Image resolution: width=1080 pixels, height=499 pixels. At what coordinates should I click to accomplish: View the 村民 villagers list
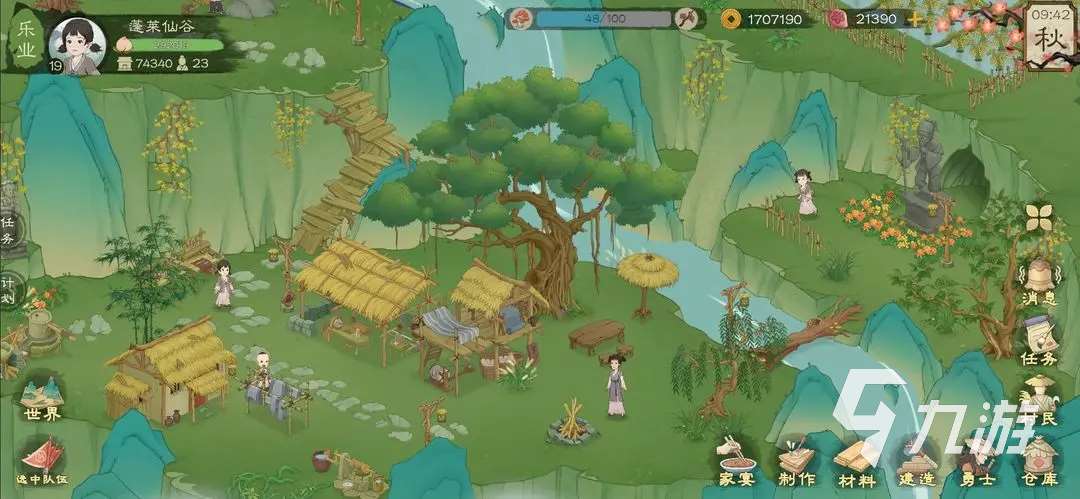(1041, 400)
